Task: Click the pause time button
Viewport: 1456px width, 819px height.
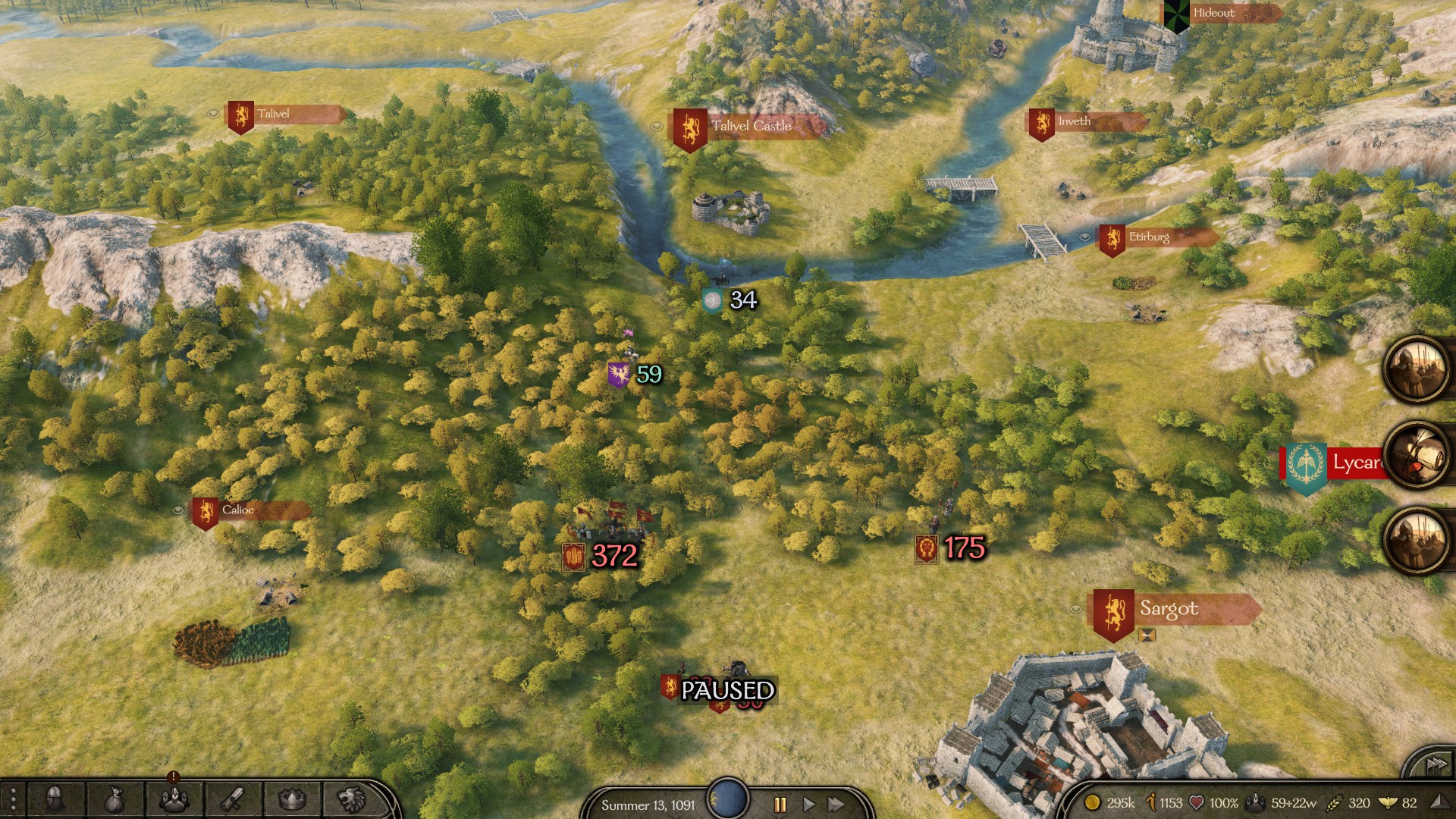Action: click(x=780, y=805)
